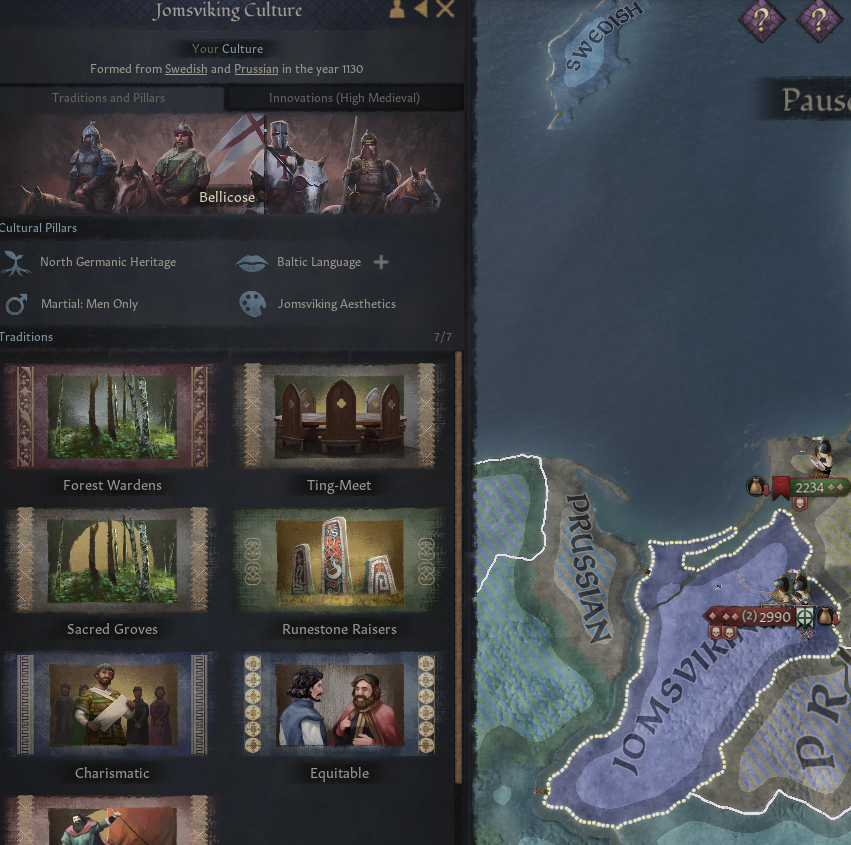Image resolution: width=851 pixels, height=845 pixels.
Task: Open the Prussian culture link
Action: pos(256,69)
